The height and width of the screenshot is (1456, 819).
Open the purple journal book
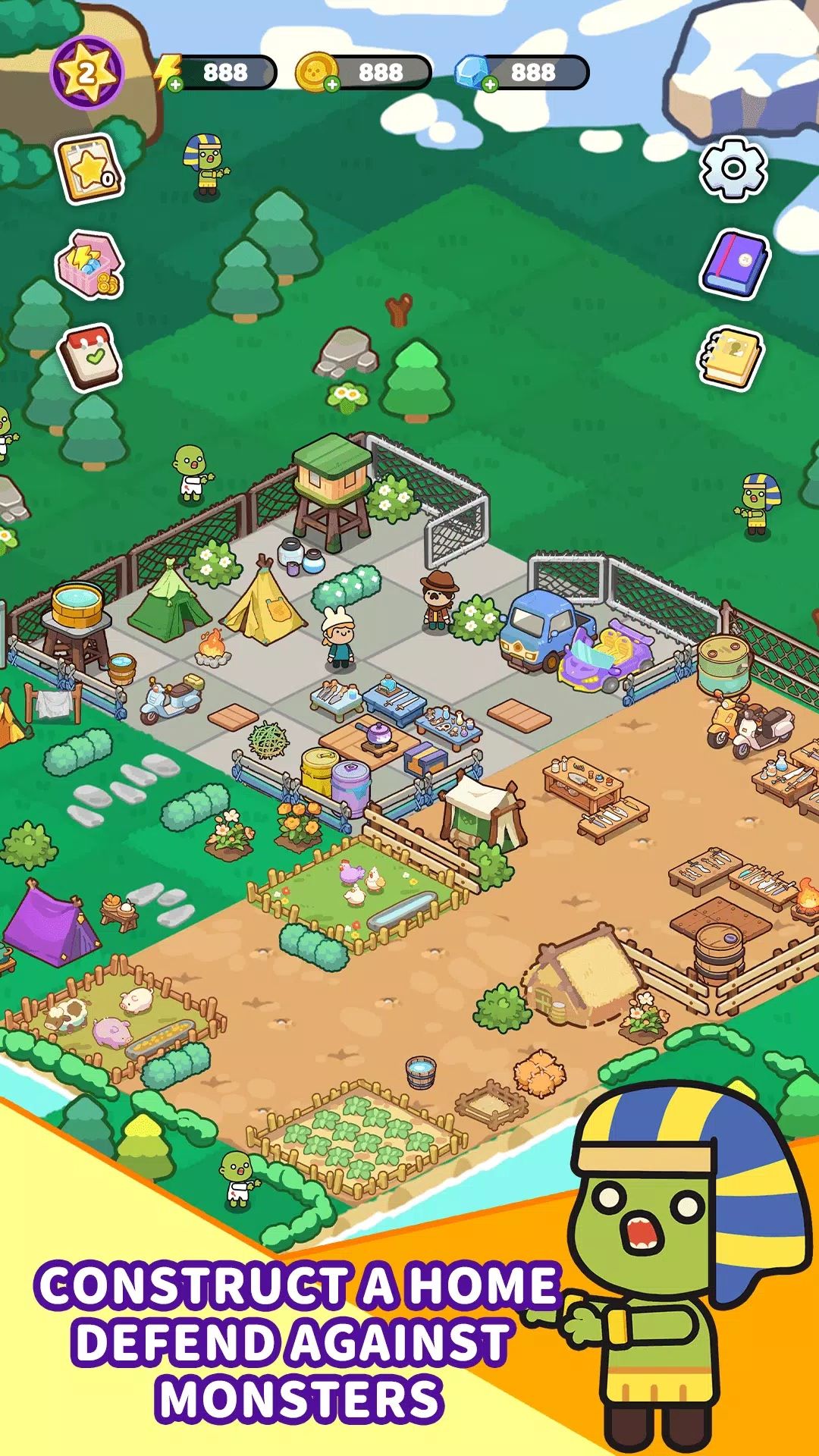(x=733, y=263)
